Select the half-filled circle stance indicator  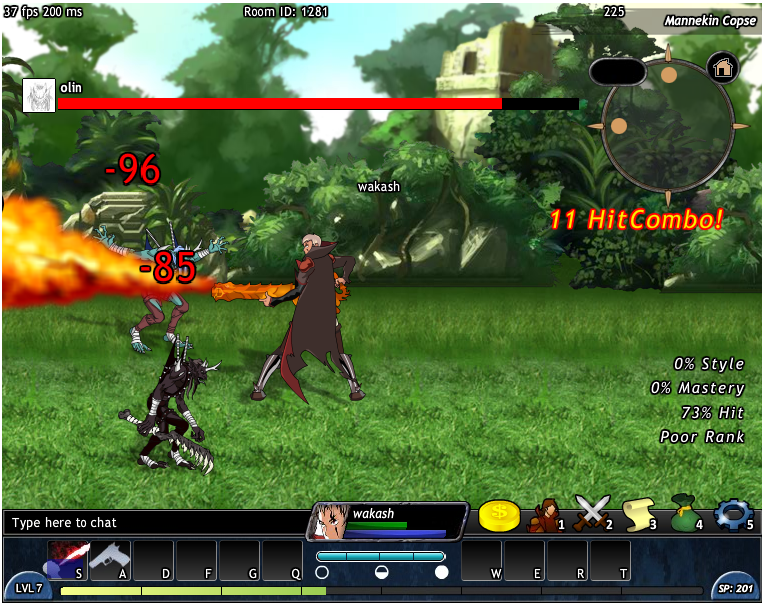(x=381, y=573)
